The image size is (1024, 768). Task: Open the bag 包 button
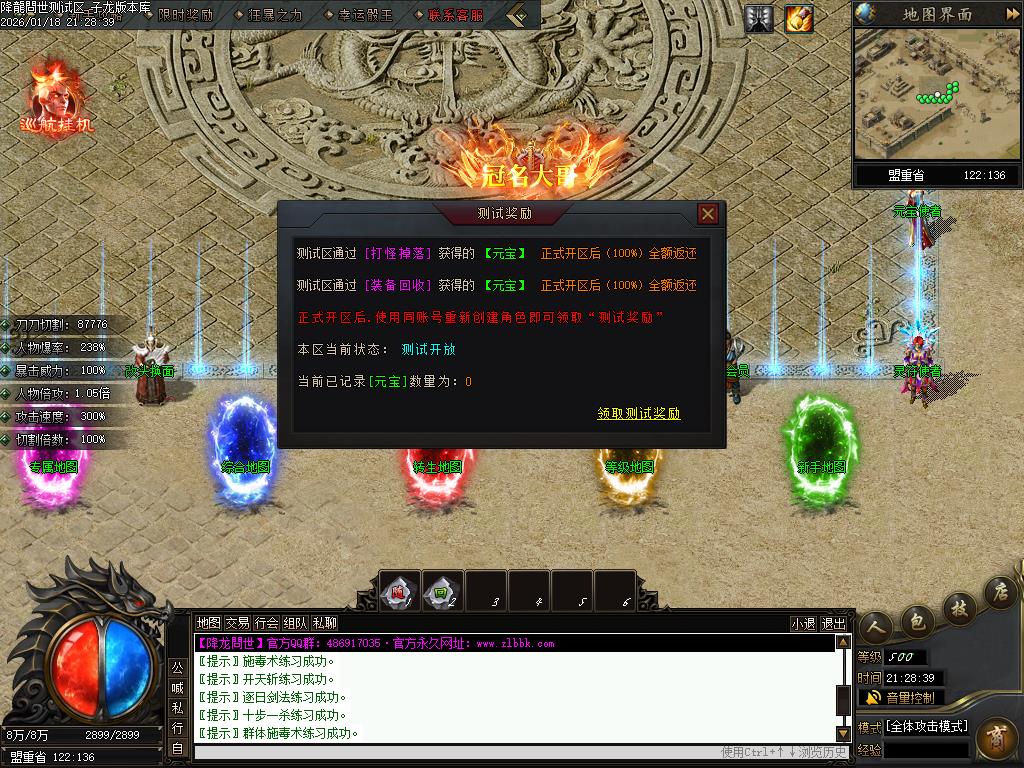coord(918,622)
